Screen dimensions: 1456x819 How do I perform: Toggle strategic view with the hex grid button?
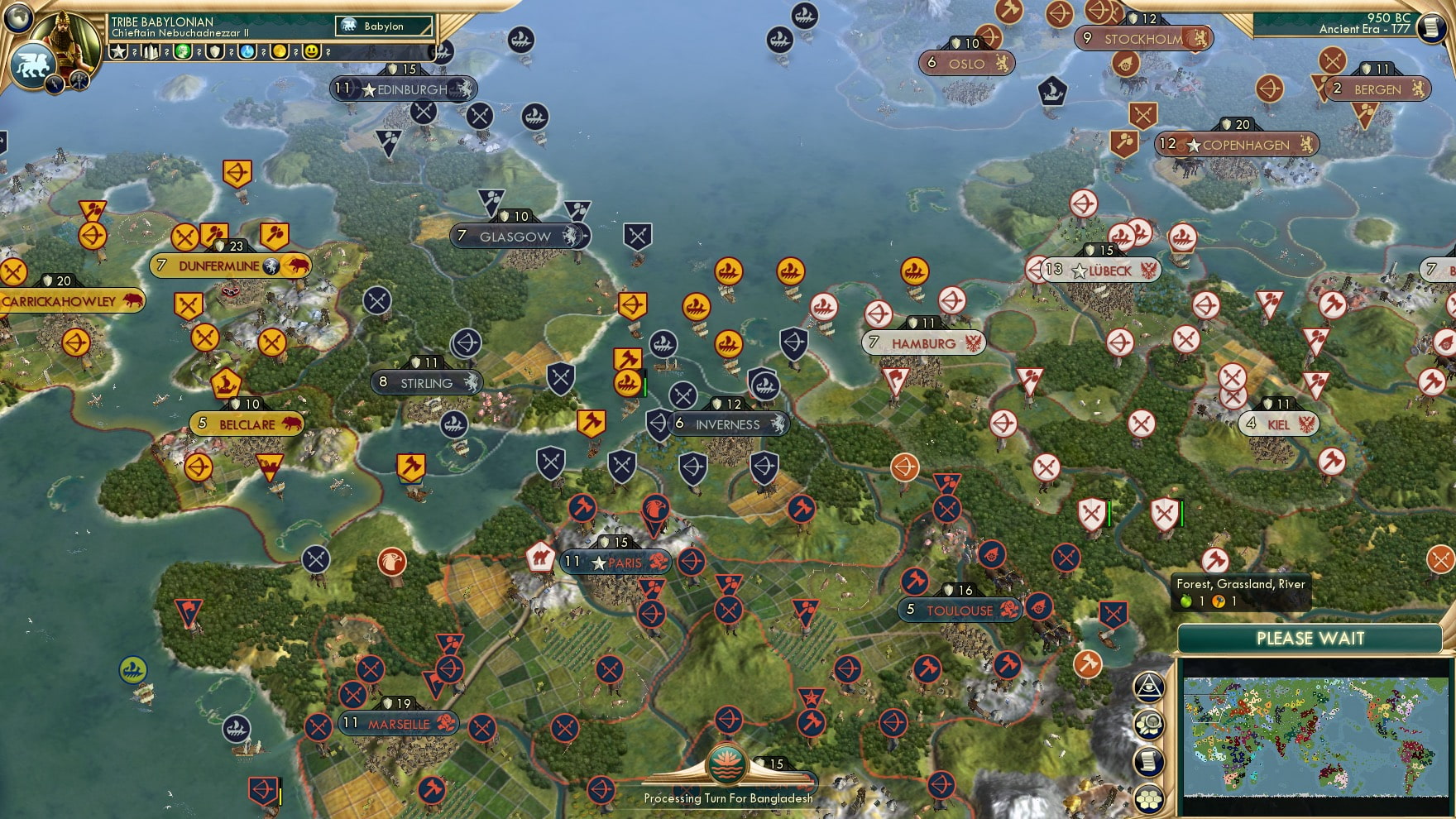tap(1149, 797)
